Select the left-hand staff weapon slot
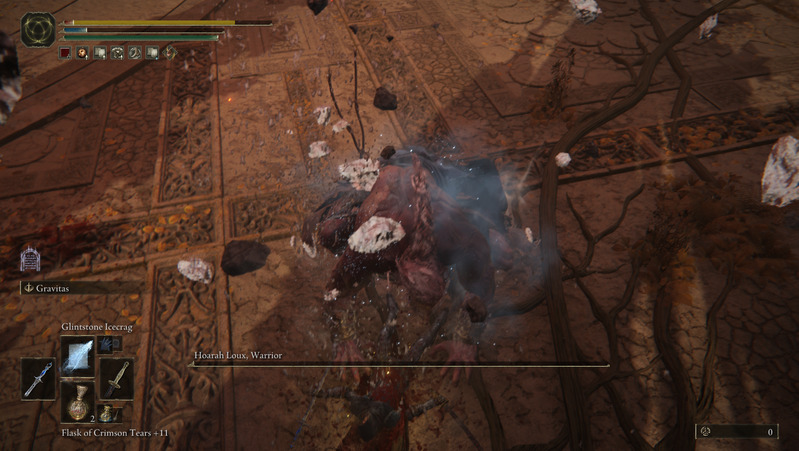 [x=38, y=379]
